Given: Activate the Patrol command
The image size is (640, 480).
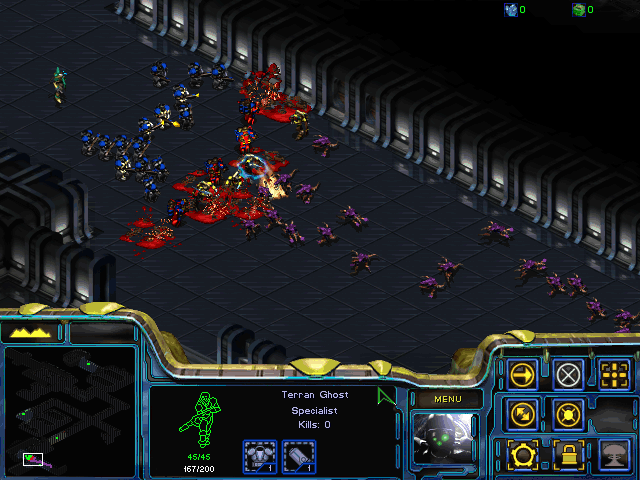Looking at the screenshot, I should [523, 413].
